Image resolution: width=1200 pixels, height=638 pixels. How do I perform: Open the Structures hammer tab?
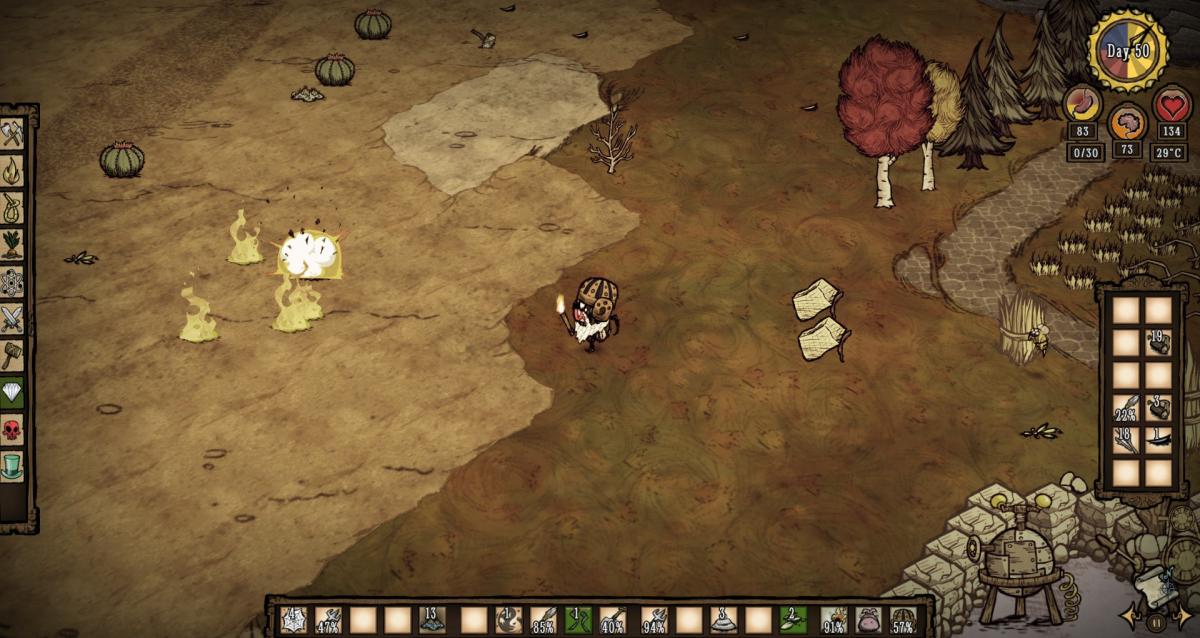(x=12, y=356)
